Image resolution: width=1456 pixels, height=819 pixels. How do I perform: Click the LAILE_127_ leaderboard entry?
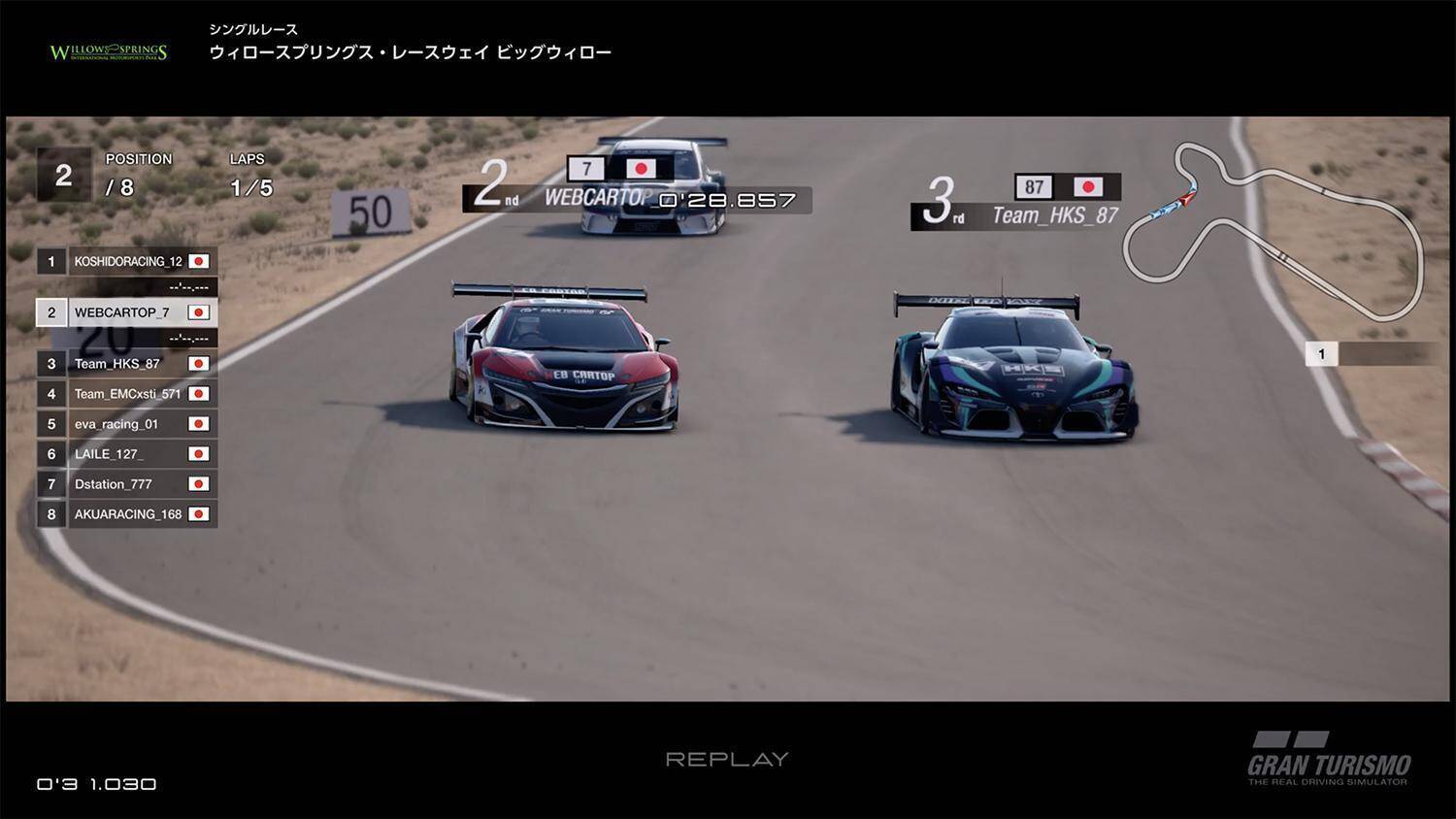(x=131, y=453)
